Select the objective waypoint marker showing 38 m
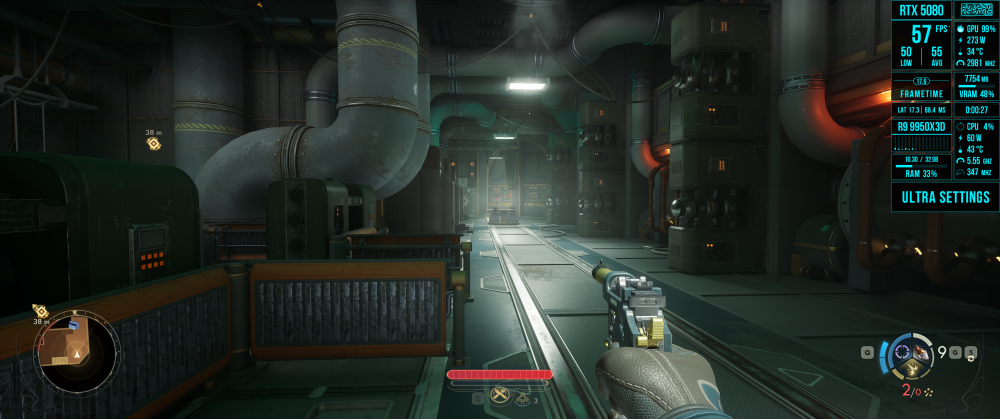 (154, 143)
